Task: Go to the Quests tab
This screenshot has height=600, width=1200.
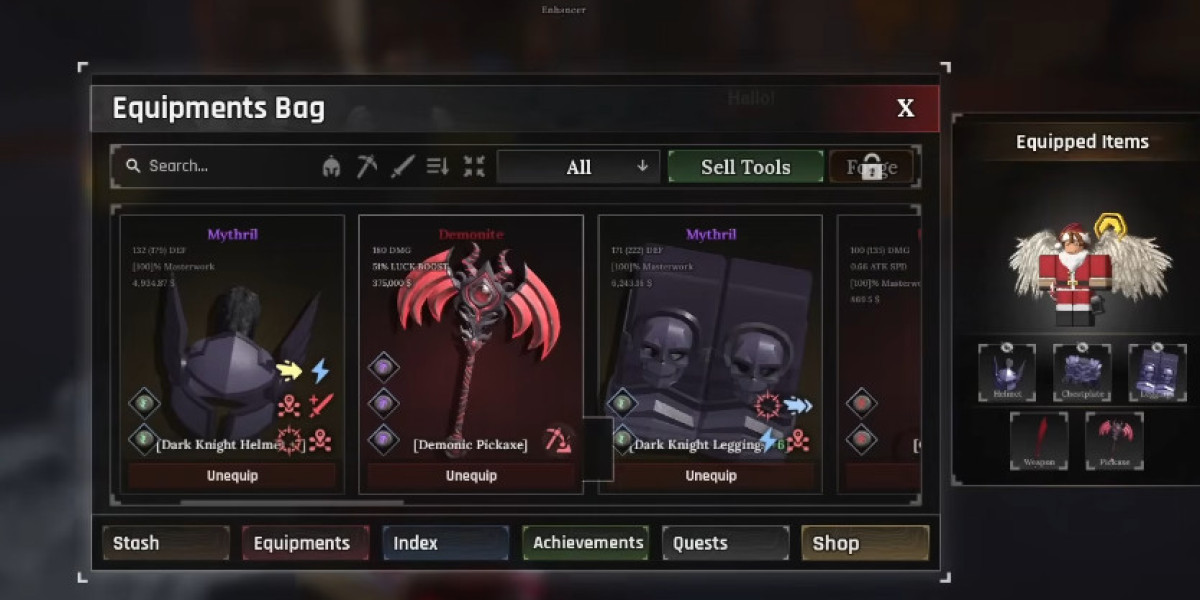Action: tap(725, 543)
